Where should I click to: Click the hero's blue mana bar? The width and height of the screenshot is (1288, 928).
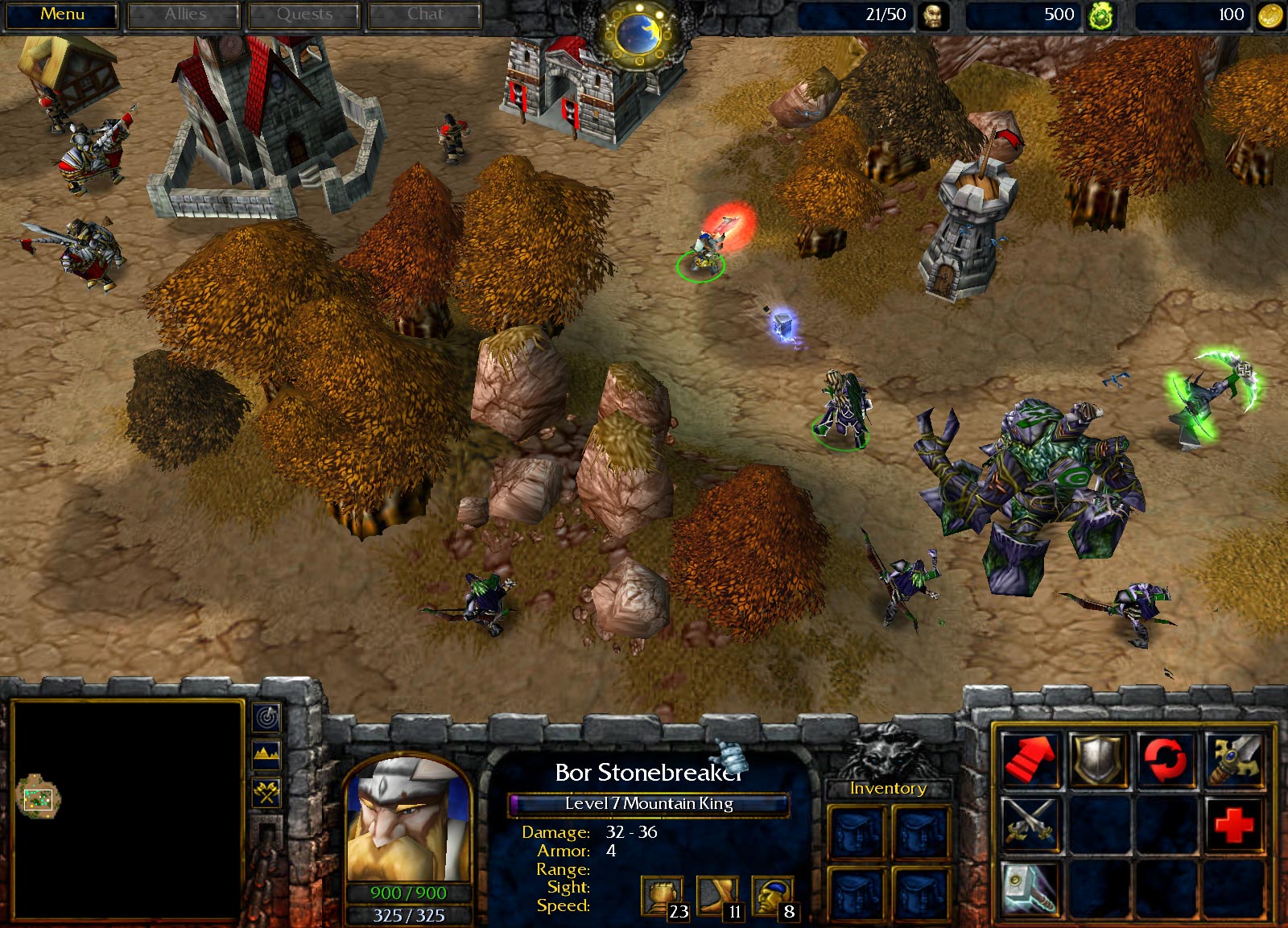(409, 914)
